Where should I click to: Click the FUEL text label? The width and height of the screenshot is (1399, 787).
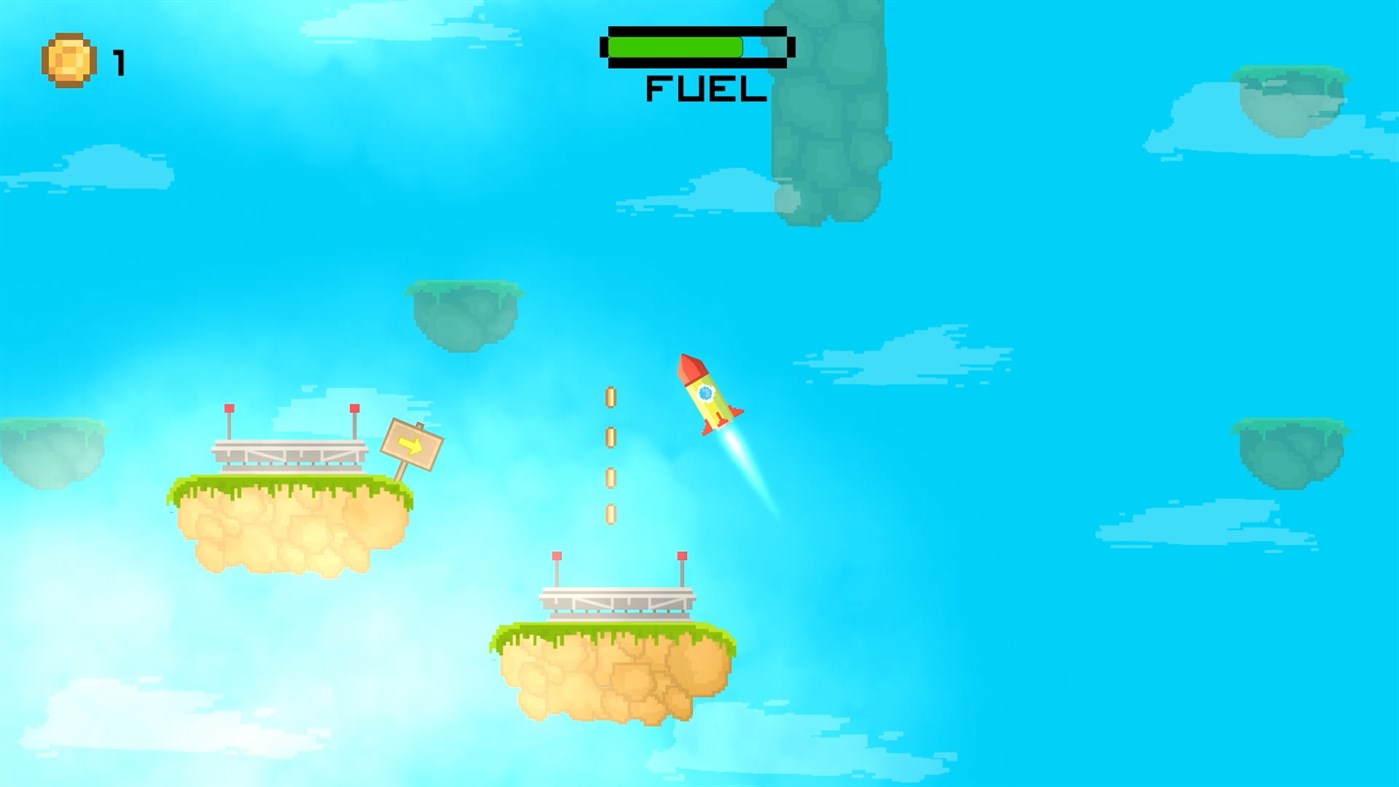(x=703, y=90)
